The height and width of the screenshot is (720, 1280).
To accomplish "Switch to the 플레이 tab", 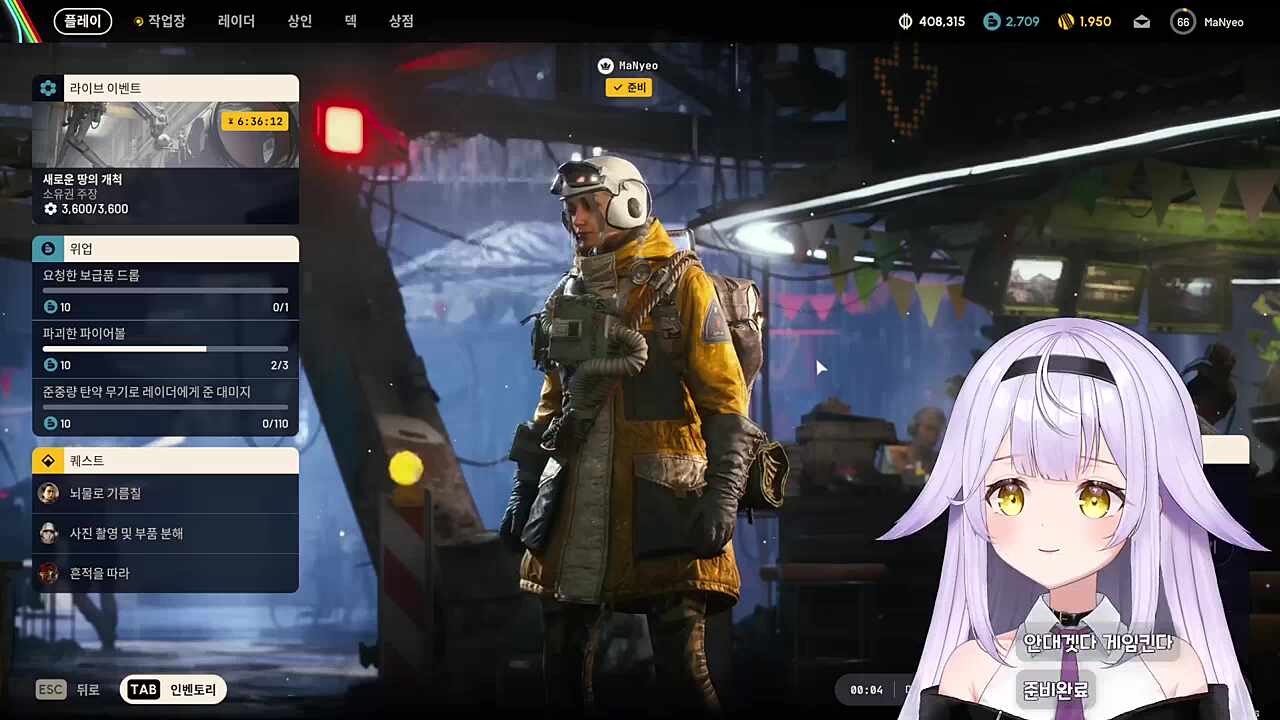I will tap(83, 21).
